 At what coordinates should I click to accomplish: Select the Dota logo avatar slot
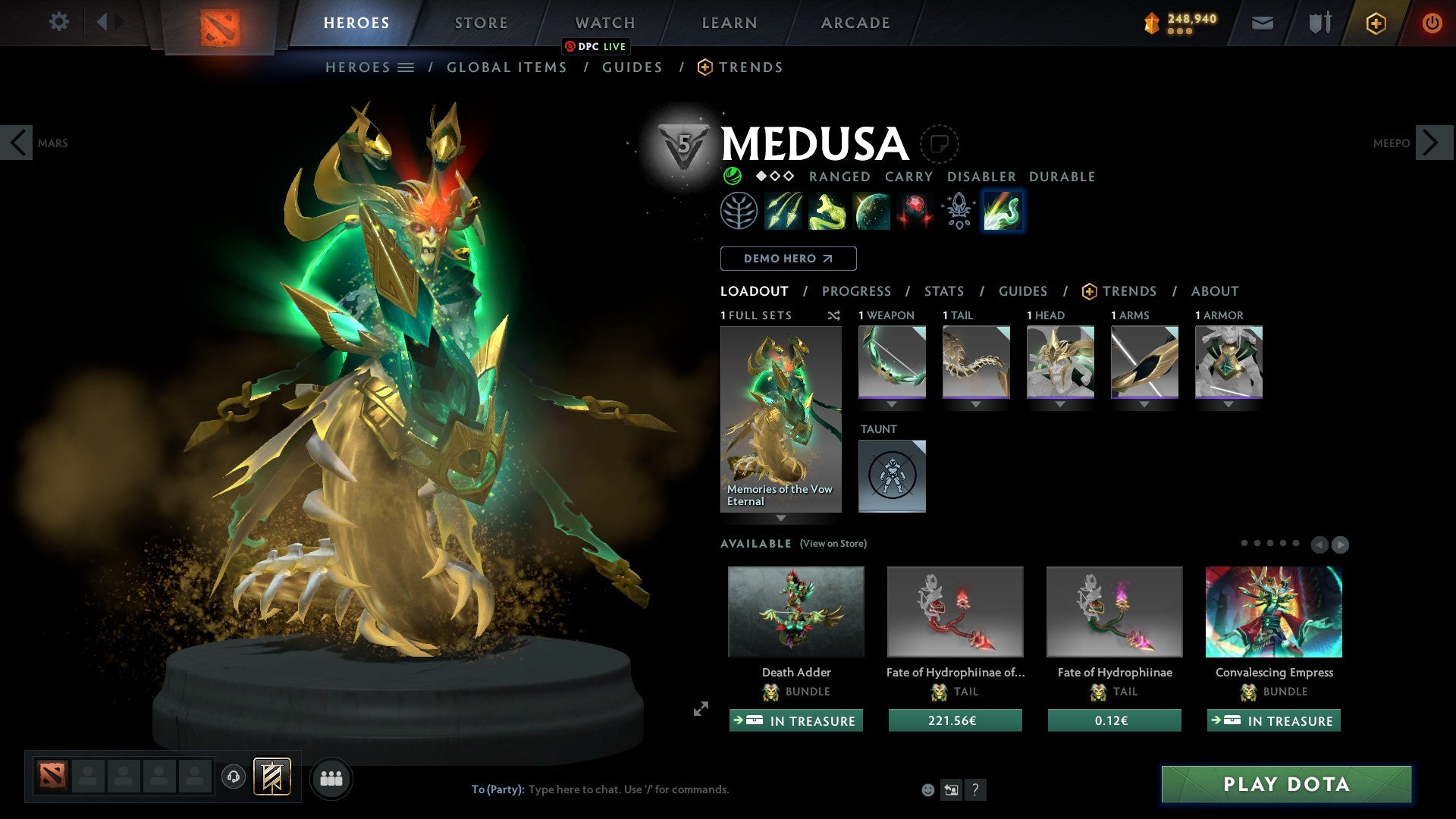tap(50, 777)
